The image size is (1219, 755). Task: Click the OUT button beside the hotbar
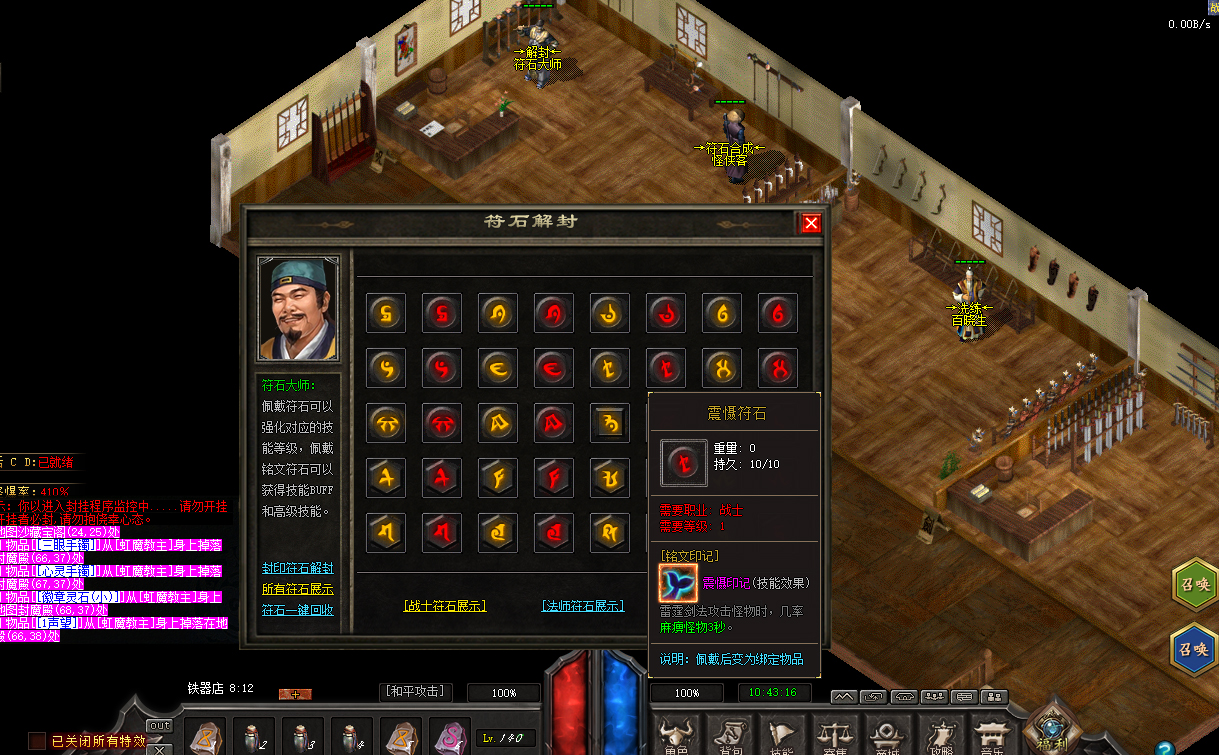[159, 726]
